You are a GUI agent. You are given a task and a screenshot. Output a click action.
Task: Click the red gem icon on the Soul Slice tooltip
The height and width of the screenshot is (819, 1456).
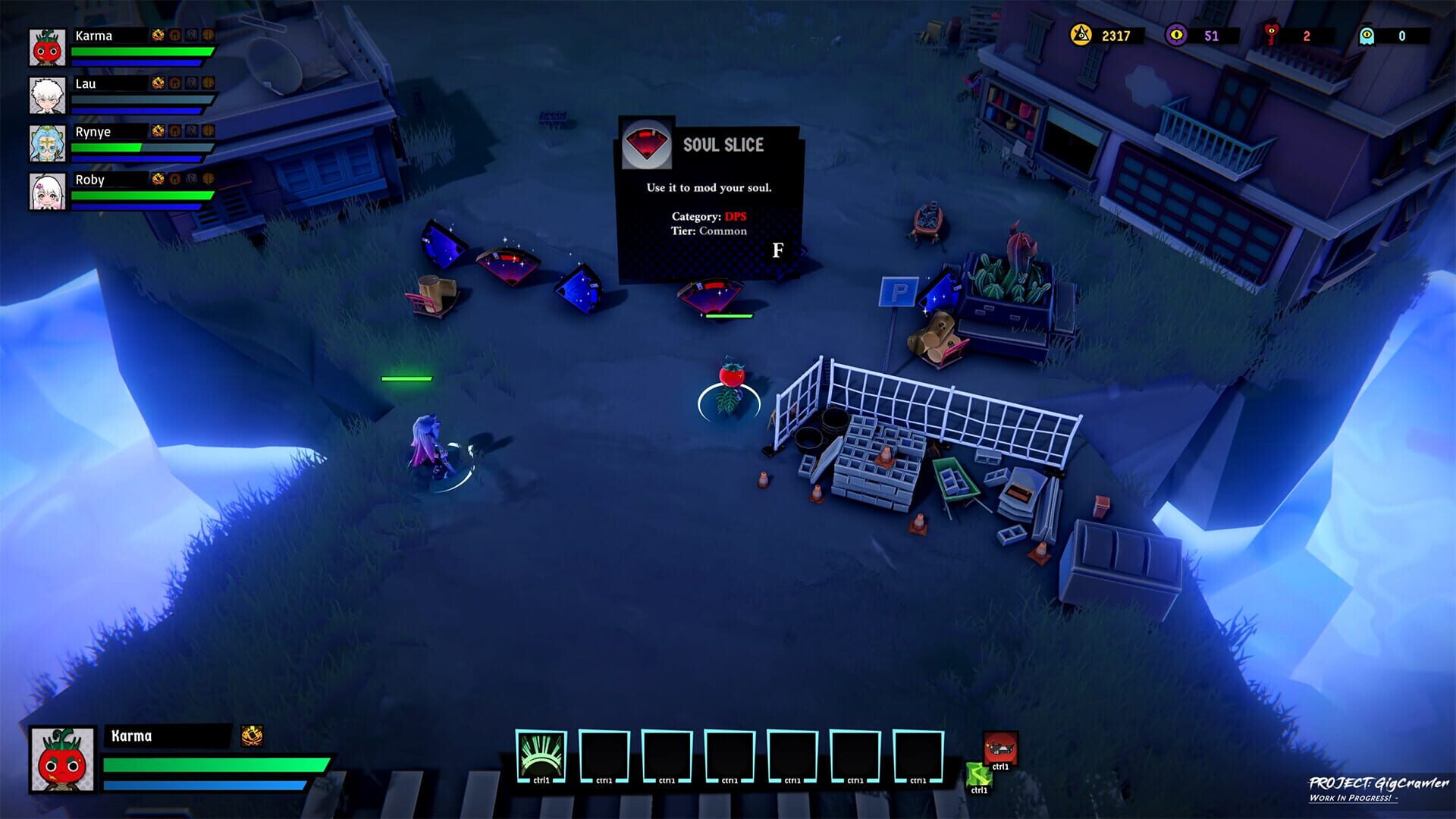pos(646,144)
